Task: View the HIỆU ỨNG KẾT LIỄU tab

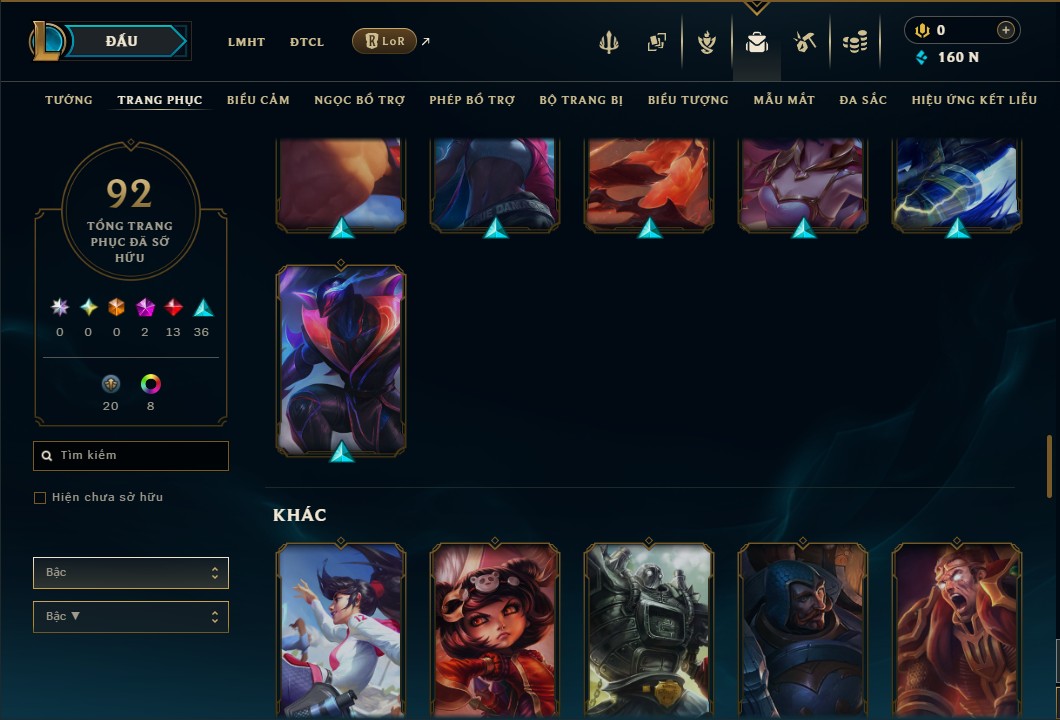Action: point(974,100)
